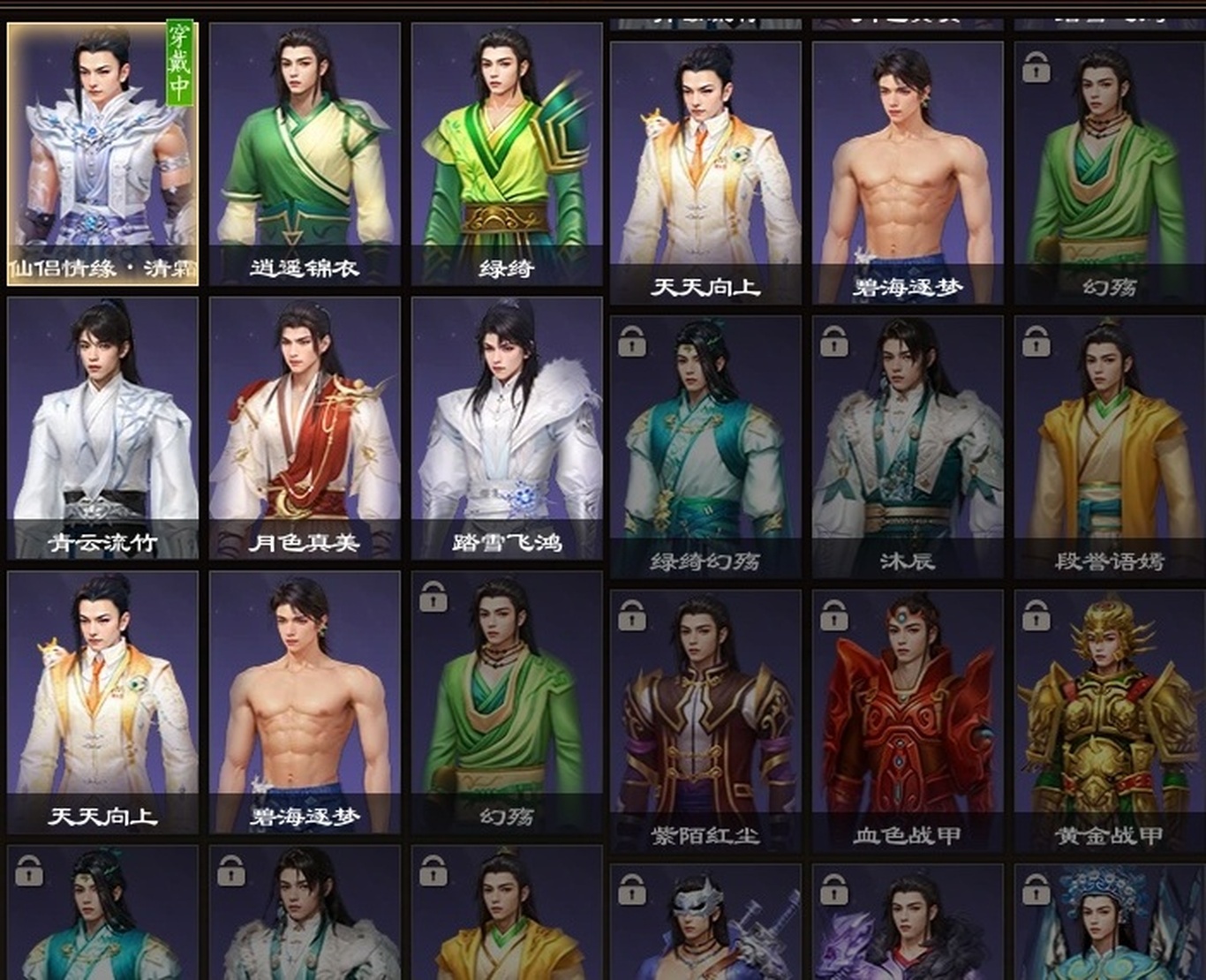The image size is (1206, 980).
Task: Choose the locked blue opera headdress costume
Action: pyautogui.click(x=1110, y=923)
